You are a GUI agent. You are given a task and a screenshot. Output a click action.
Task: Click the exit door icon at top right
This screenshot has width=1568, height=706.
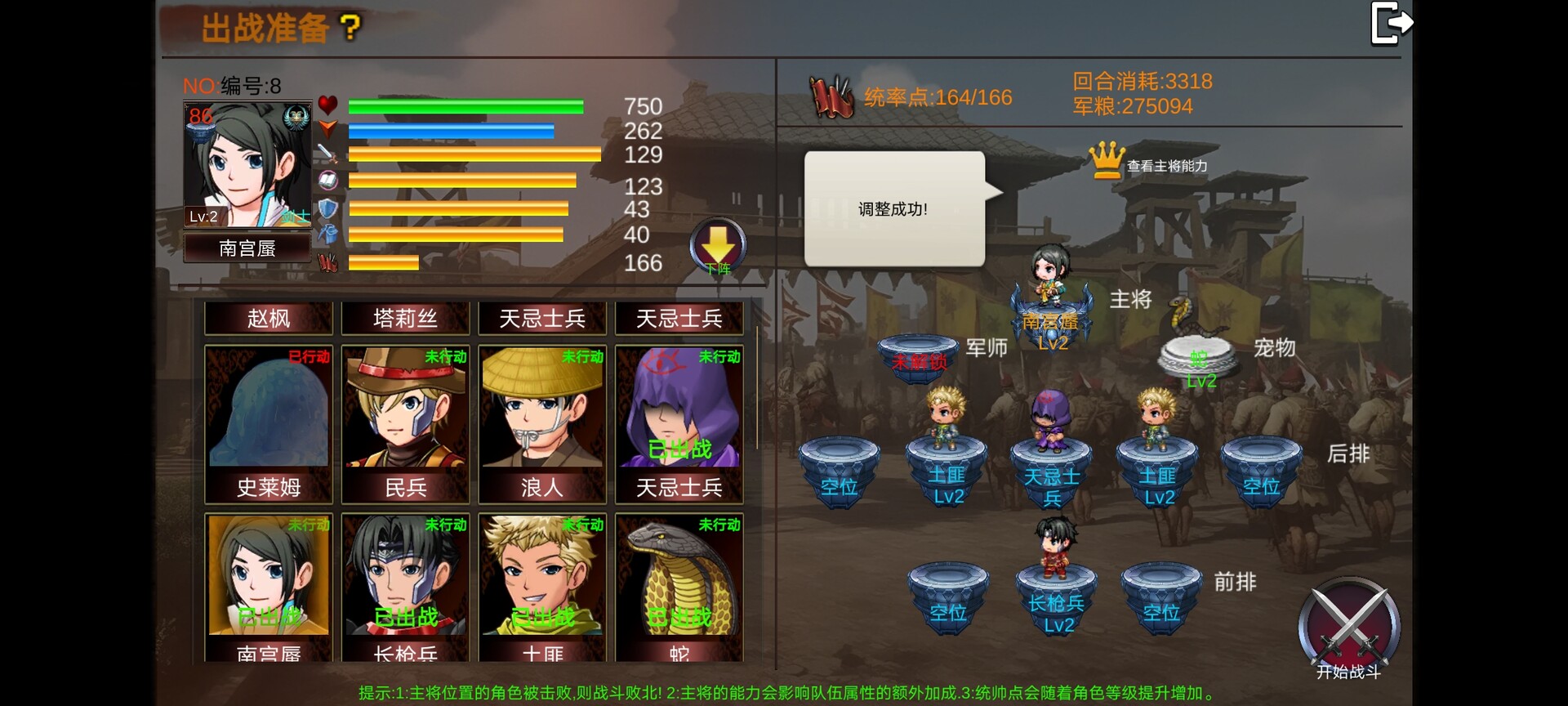point(1392,24)
